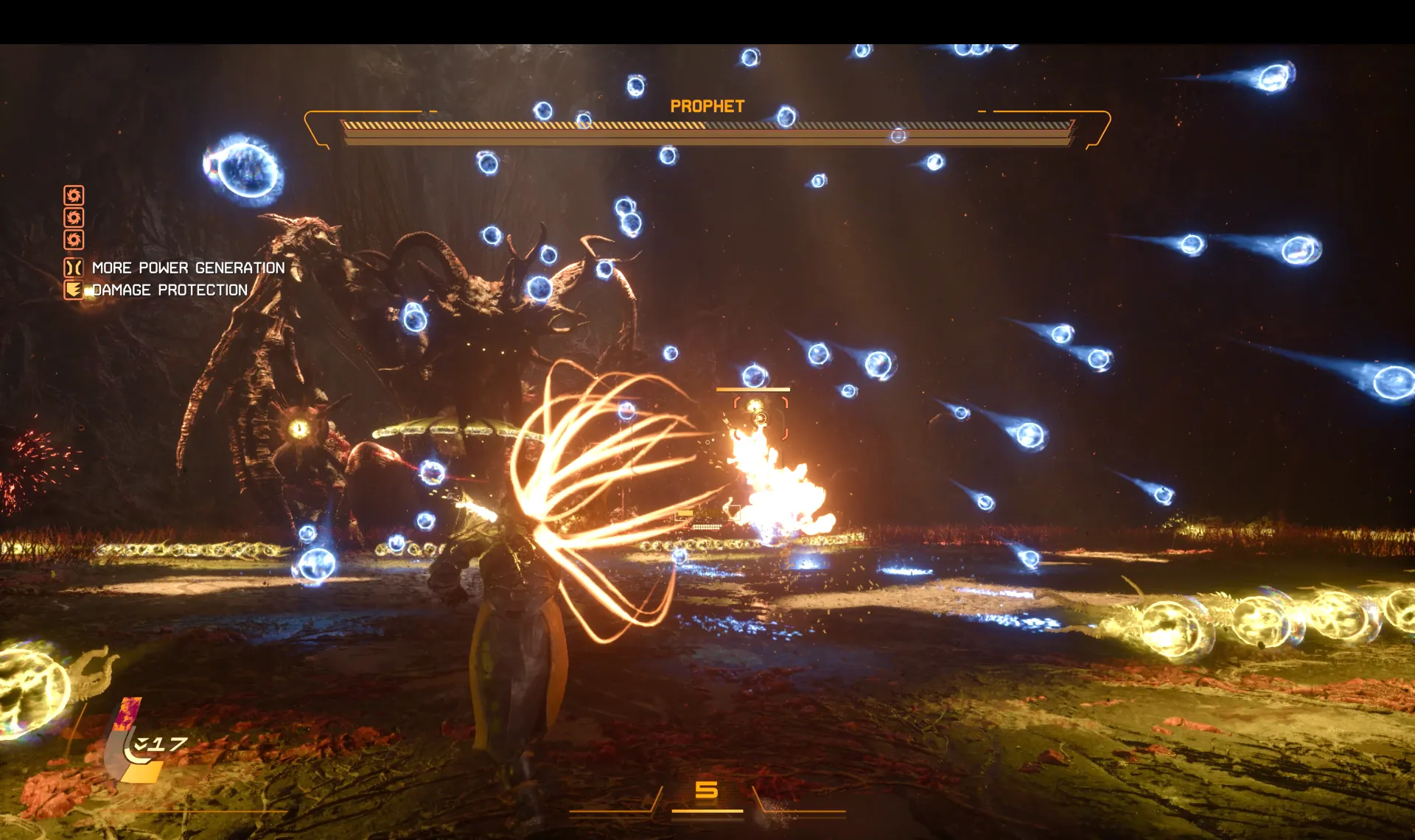Select the Damage Protection buff icon
The image size is (1415, 840).
[74, 290]
